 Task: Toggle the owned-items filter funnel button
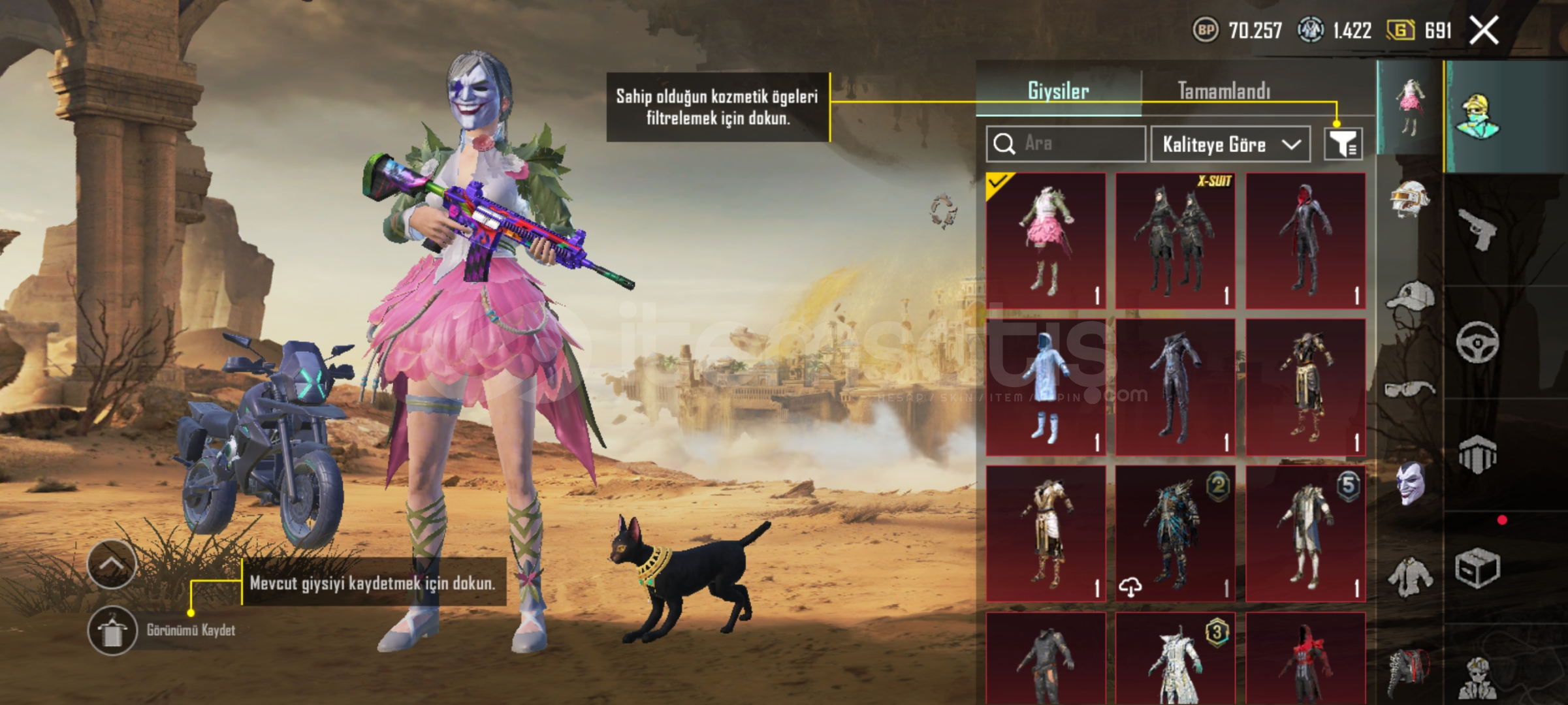tap(1343, 144)
